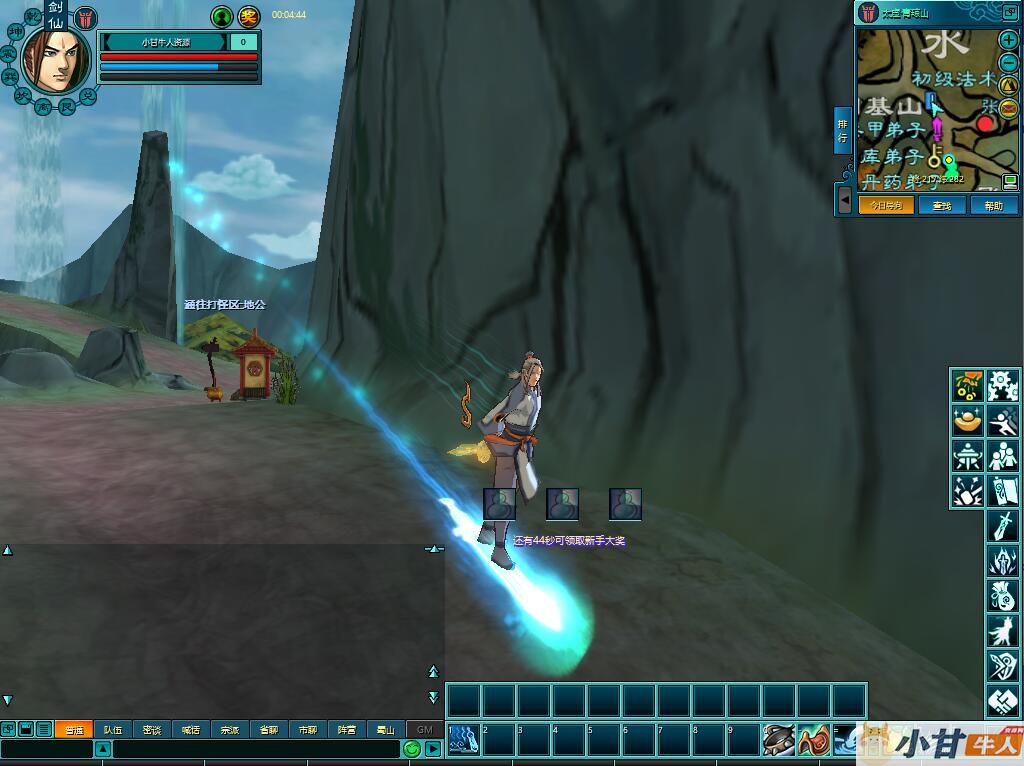Switch to the 队伍 team chat tab
The width and height of the screenshot is (1024, 766).
click(x=113, y=730)
